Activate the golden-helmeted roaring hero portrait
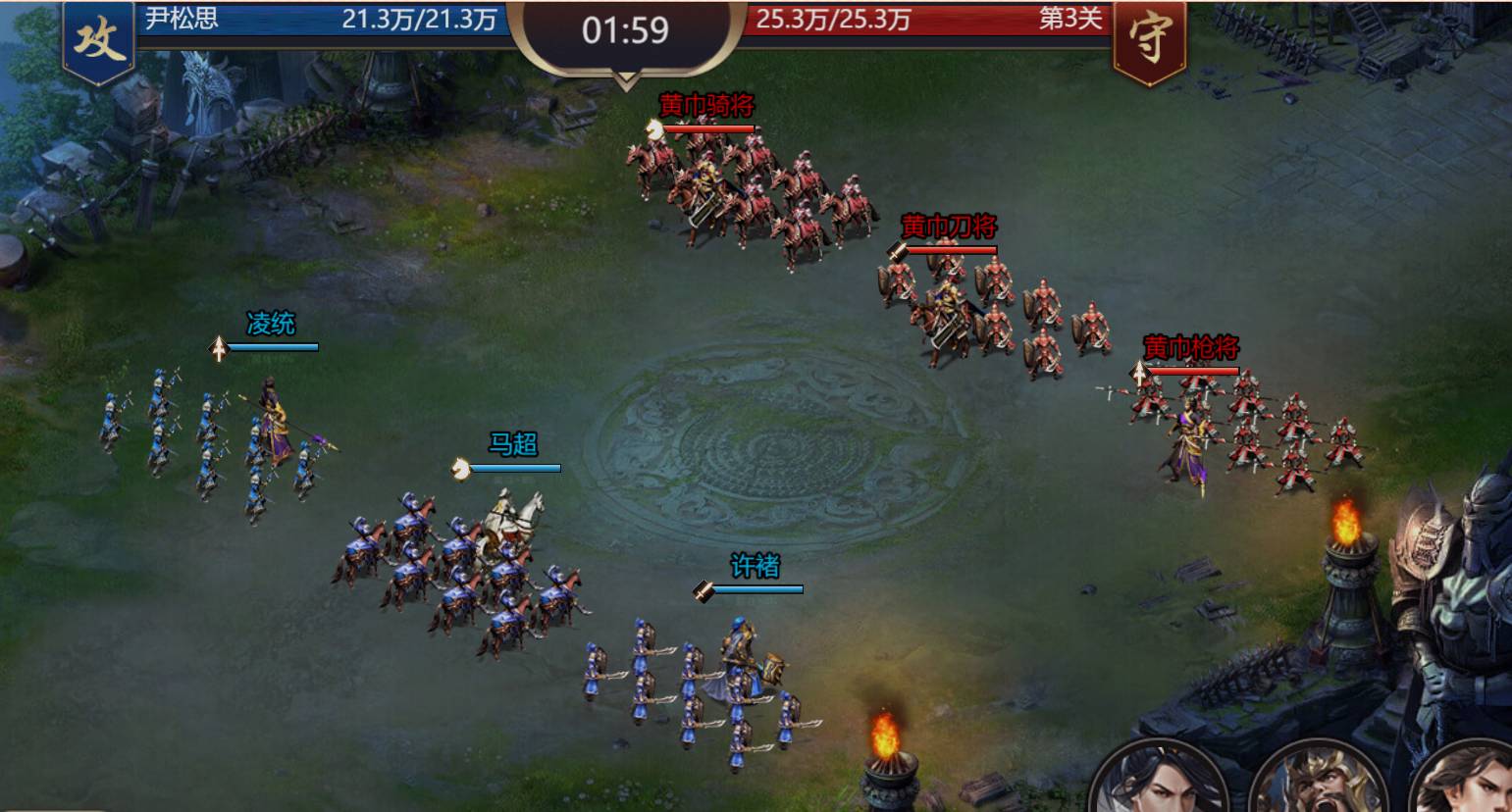Image resolution: width=1512 pixels, height=812 pixels. 1316,784
